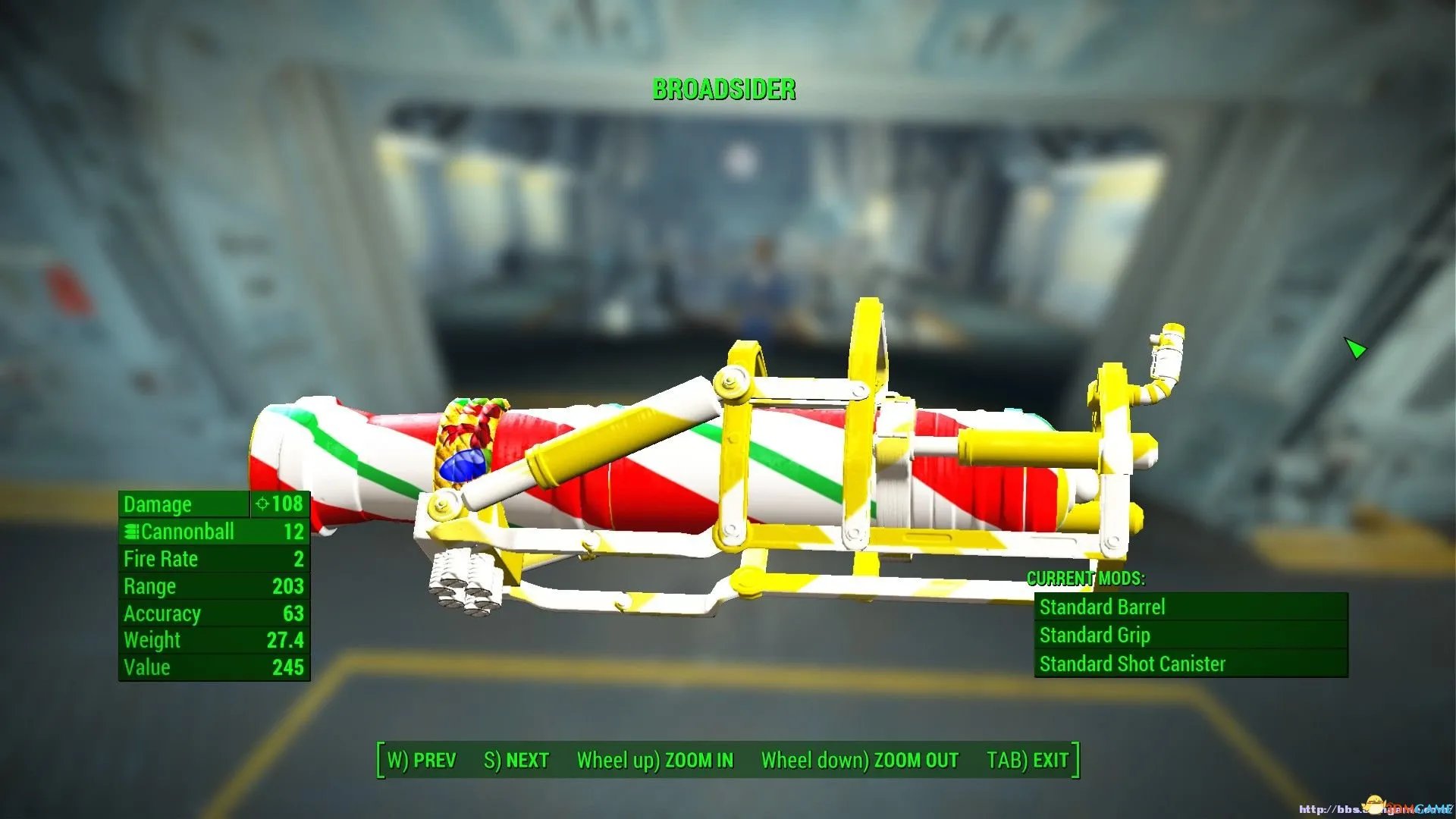Show the next item with NEXT

516,760
